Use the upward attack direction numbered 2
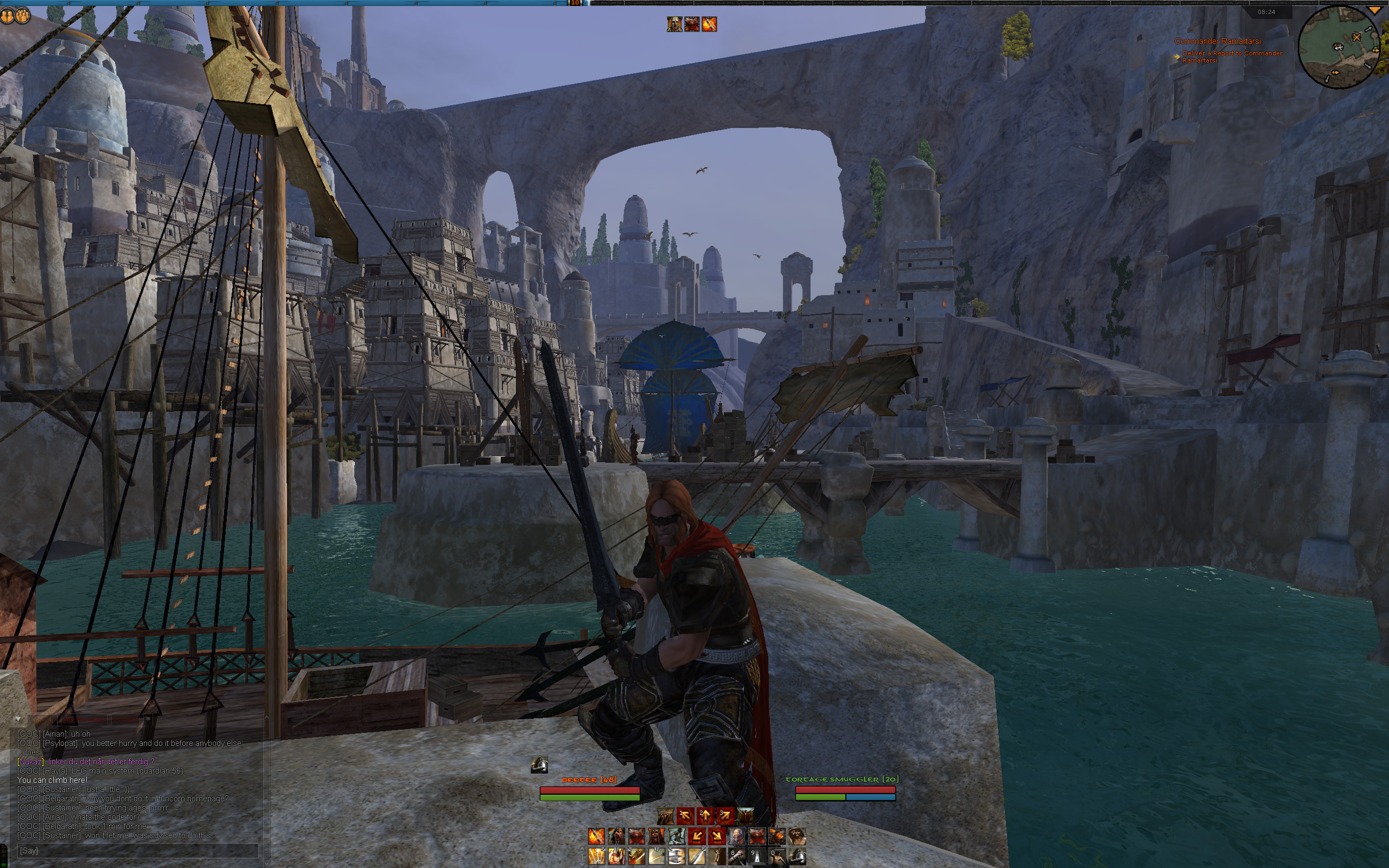Image resolution: width=1389 pixels, height=868 pixels. (705, 815)
